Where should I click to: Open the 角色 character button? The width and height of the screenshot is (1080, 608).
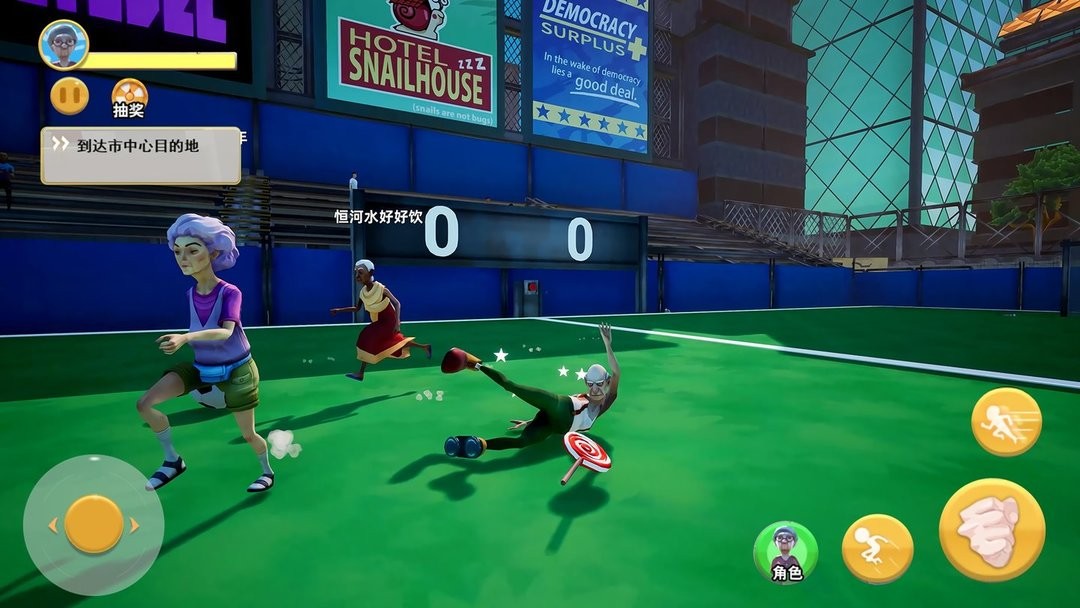(x=786, y=551)
